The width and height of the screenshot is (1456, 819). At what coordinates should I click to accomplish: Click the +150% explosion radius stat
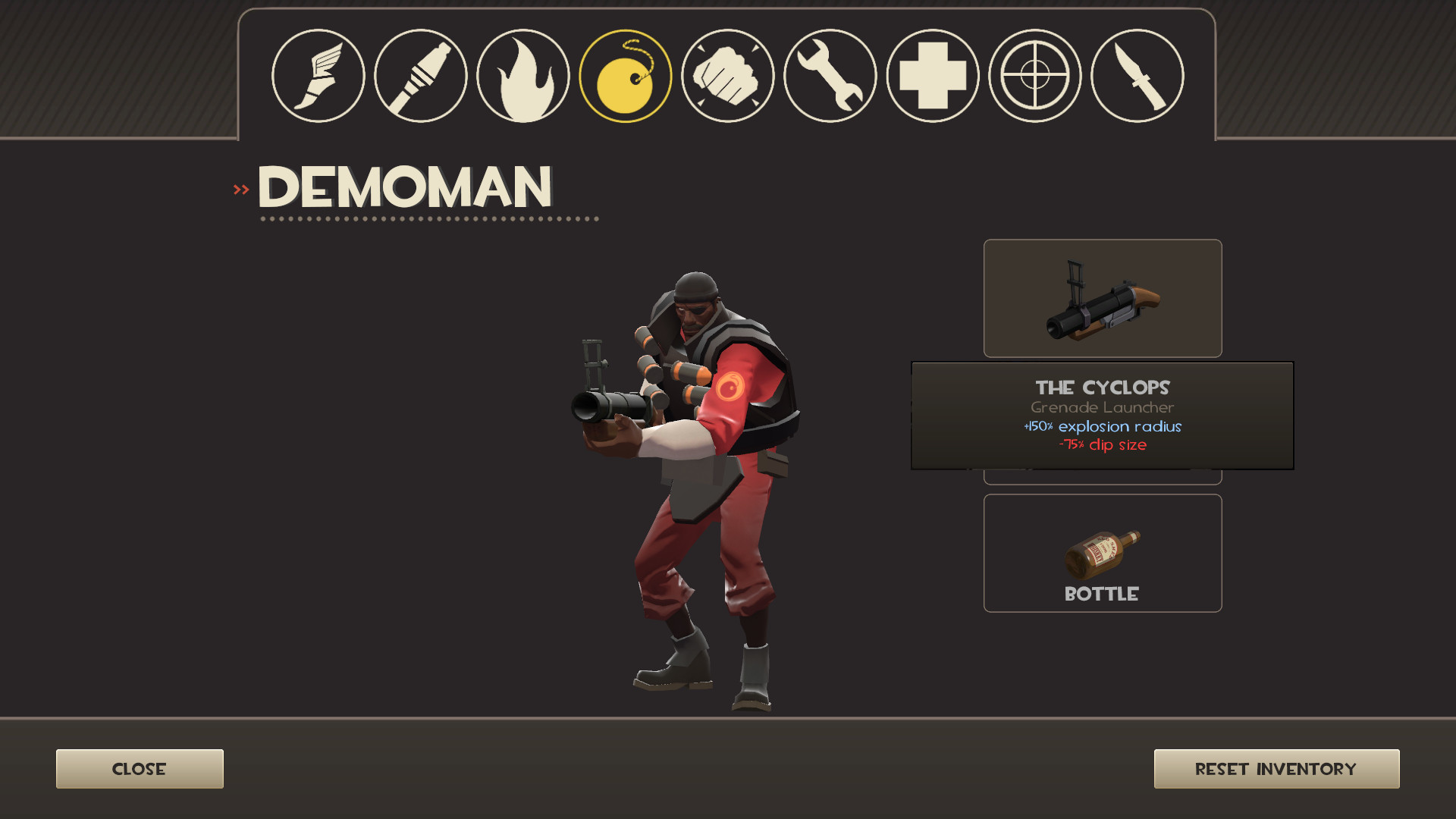1101,427
